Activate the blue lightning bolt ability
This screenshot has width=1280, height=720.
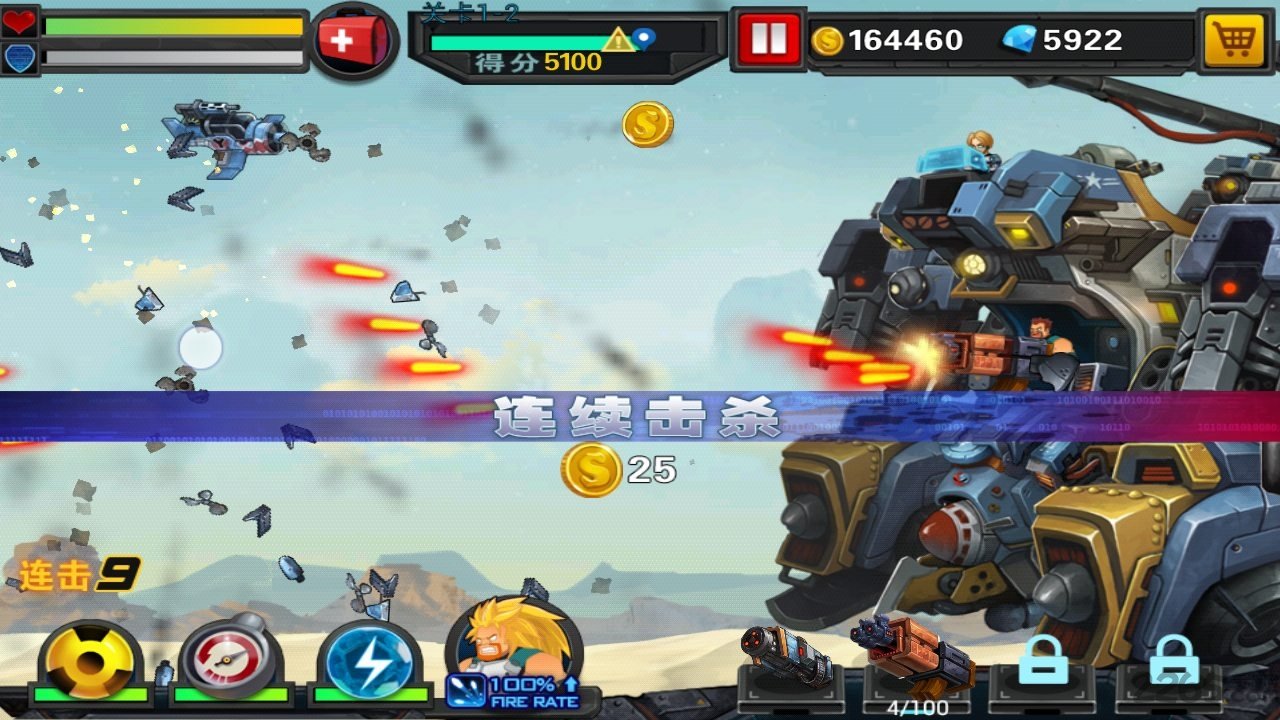click(369, 662)
